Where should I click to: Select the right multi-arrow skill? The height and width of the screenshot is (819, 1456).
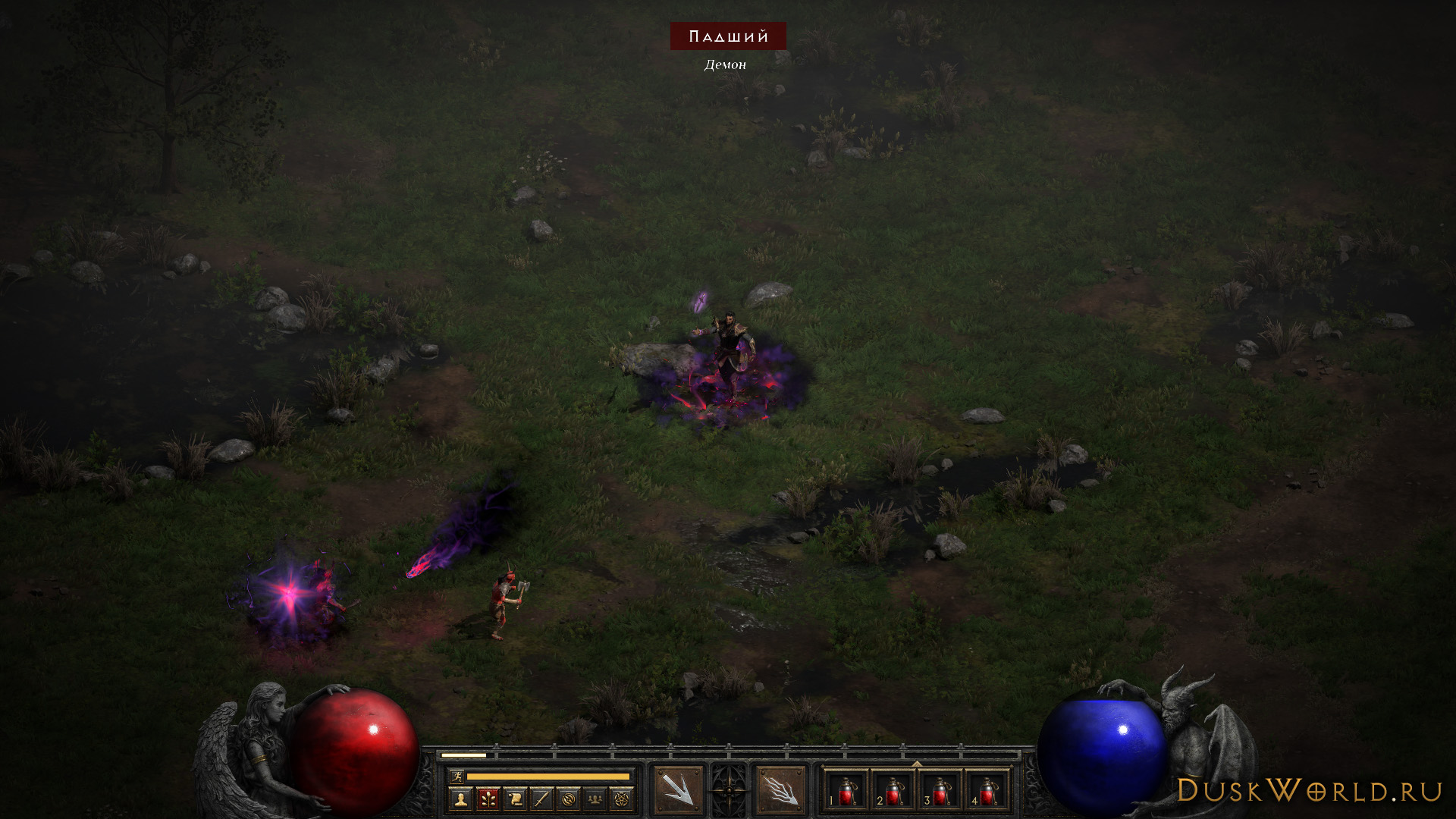coord(780,790)
